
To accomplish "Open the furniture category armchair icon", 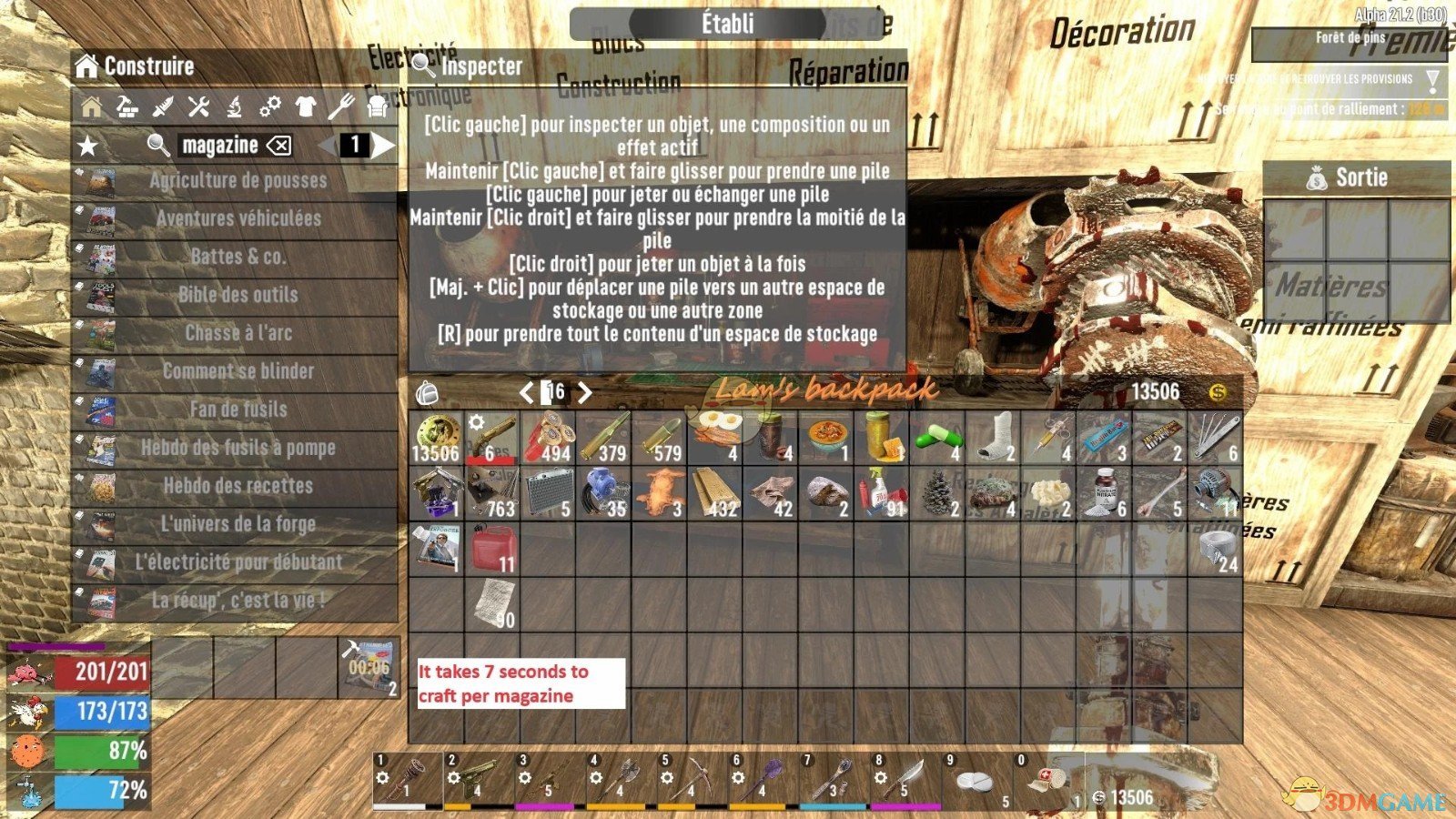I will [377, 107].
